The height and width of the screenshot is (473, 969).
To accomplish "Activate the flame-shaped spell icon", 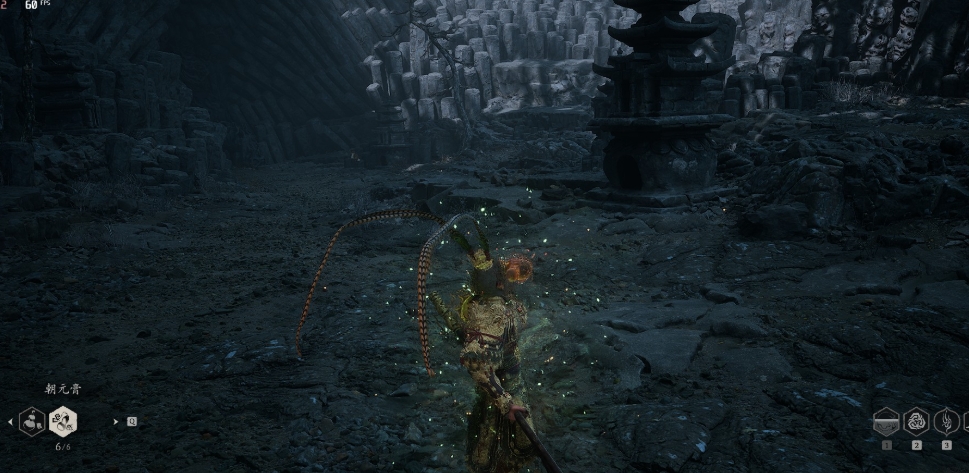I will (x=946, y=421).
